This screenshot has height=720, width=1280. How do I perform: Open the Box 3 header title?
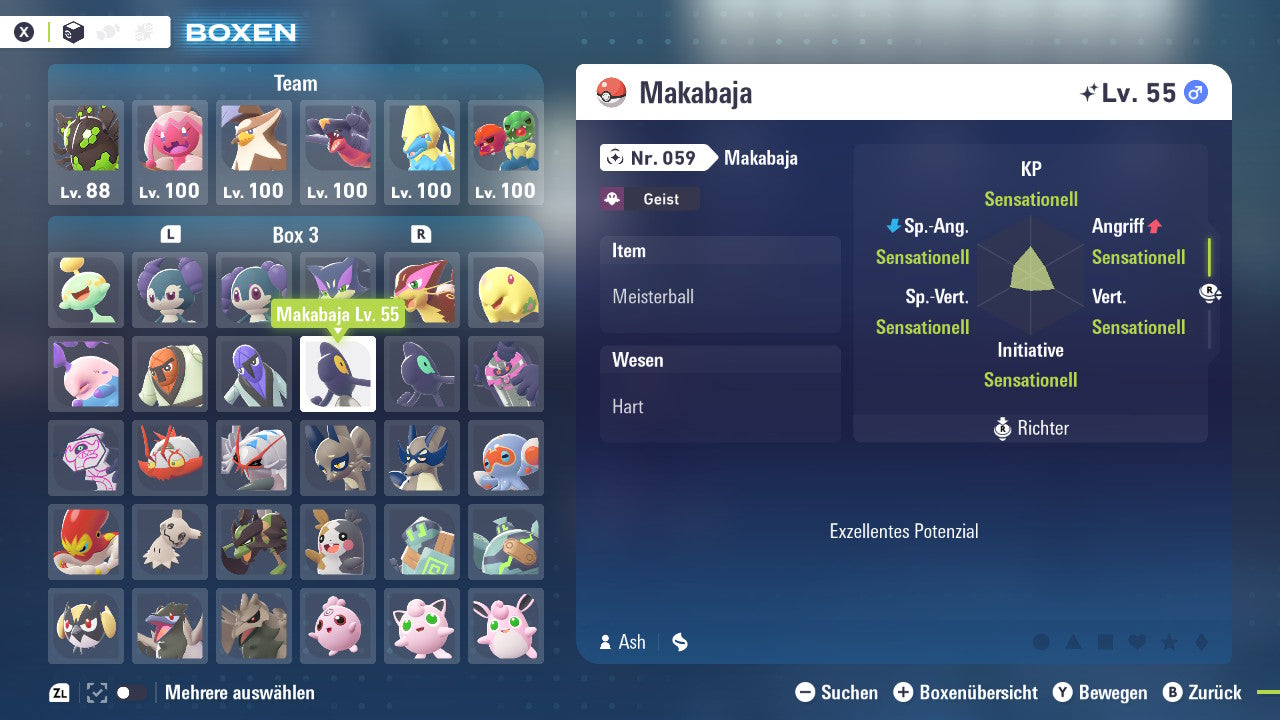click(x=294, y=235)
